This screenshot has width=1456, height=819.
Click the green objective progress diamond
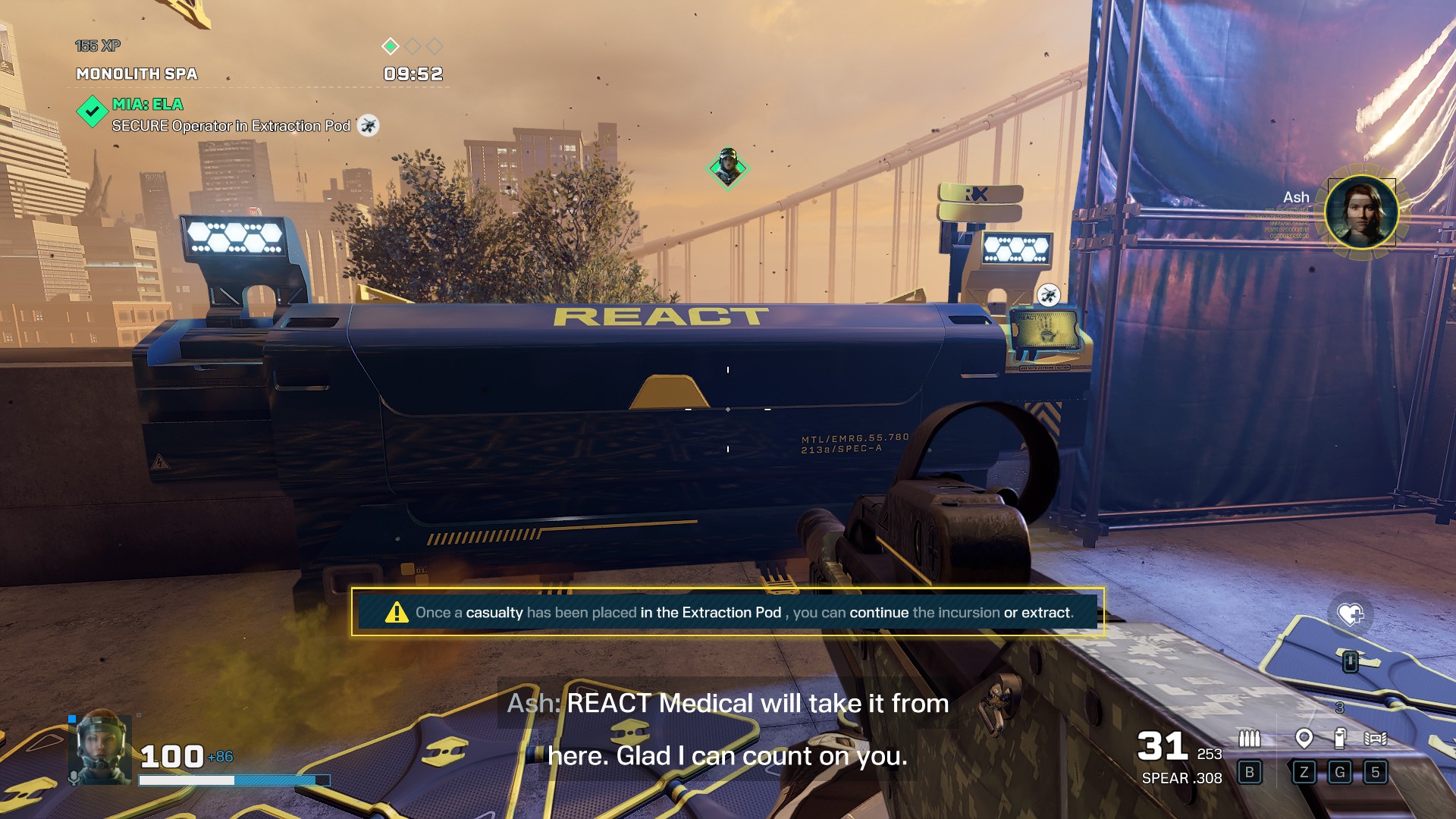pos(390,46)
